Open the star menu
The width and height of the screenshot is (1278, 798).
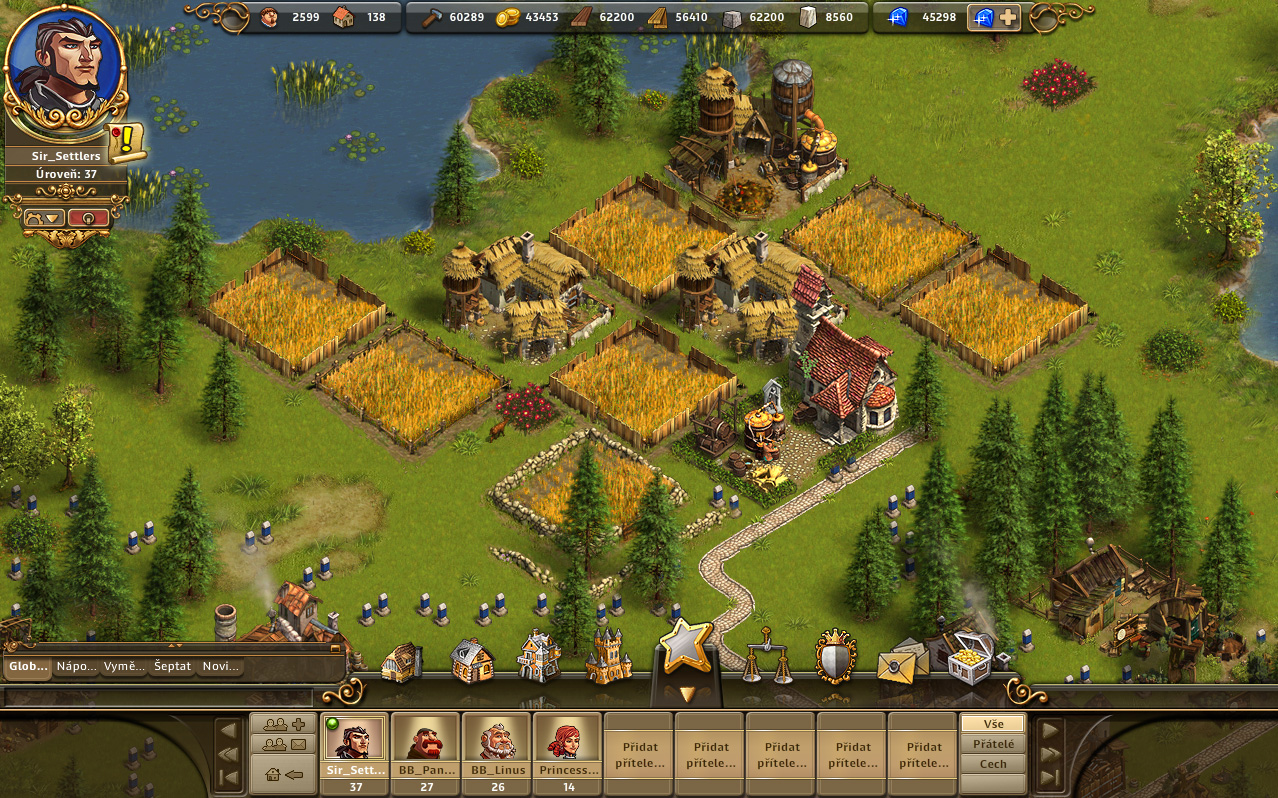(686, 647)
